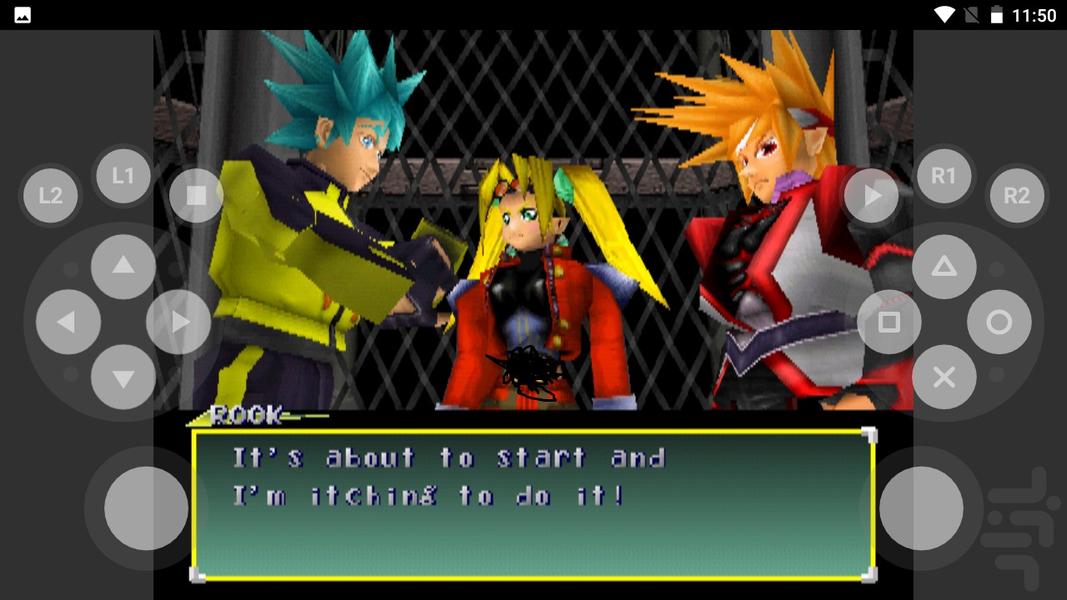Tap the R2 shoulder button
The image size is (1067, 600).
click(1016, 195)
